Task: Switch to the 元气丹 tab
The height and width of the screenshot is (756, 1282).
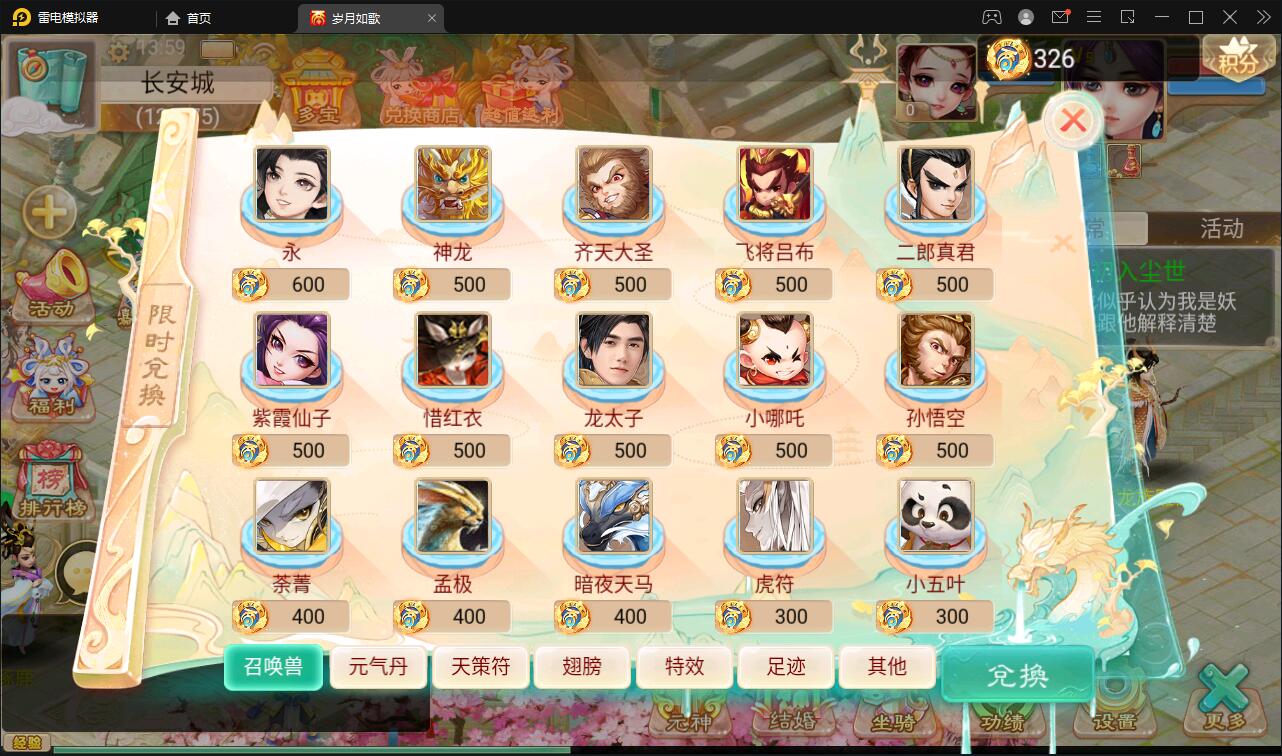Action: click(x=378, y=667)
